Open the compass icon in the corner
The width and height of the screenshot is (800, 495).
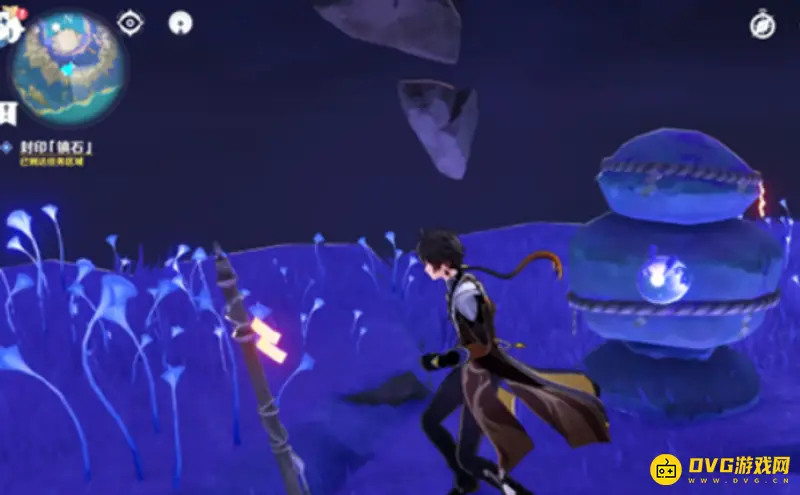point(763,26)
